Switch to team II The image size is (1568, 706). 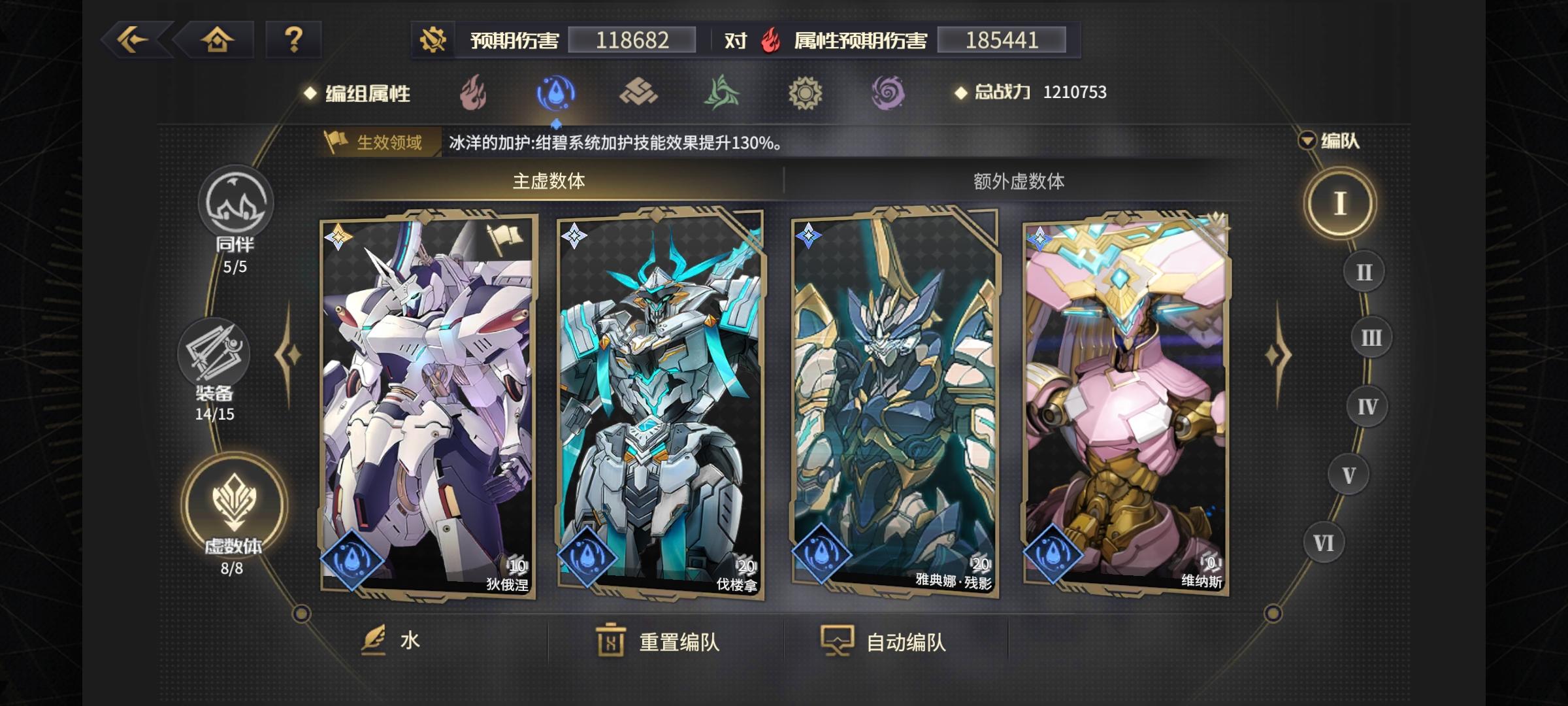(1365, 271)
